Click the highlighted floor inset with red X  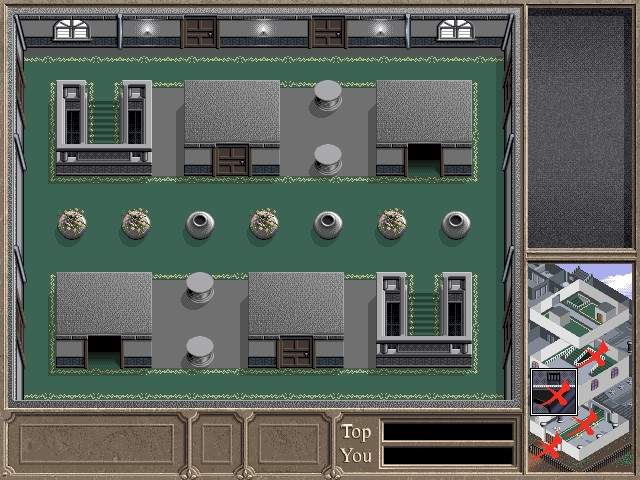tap(553, 390)
